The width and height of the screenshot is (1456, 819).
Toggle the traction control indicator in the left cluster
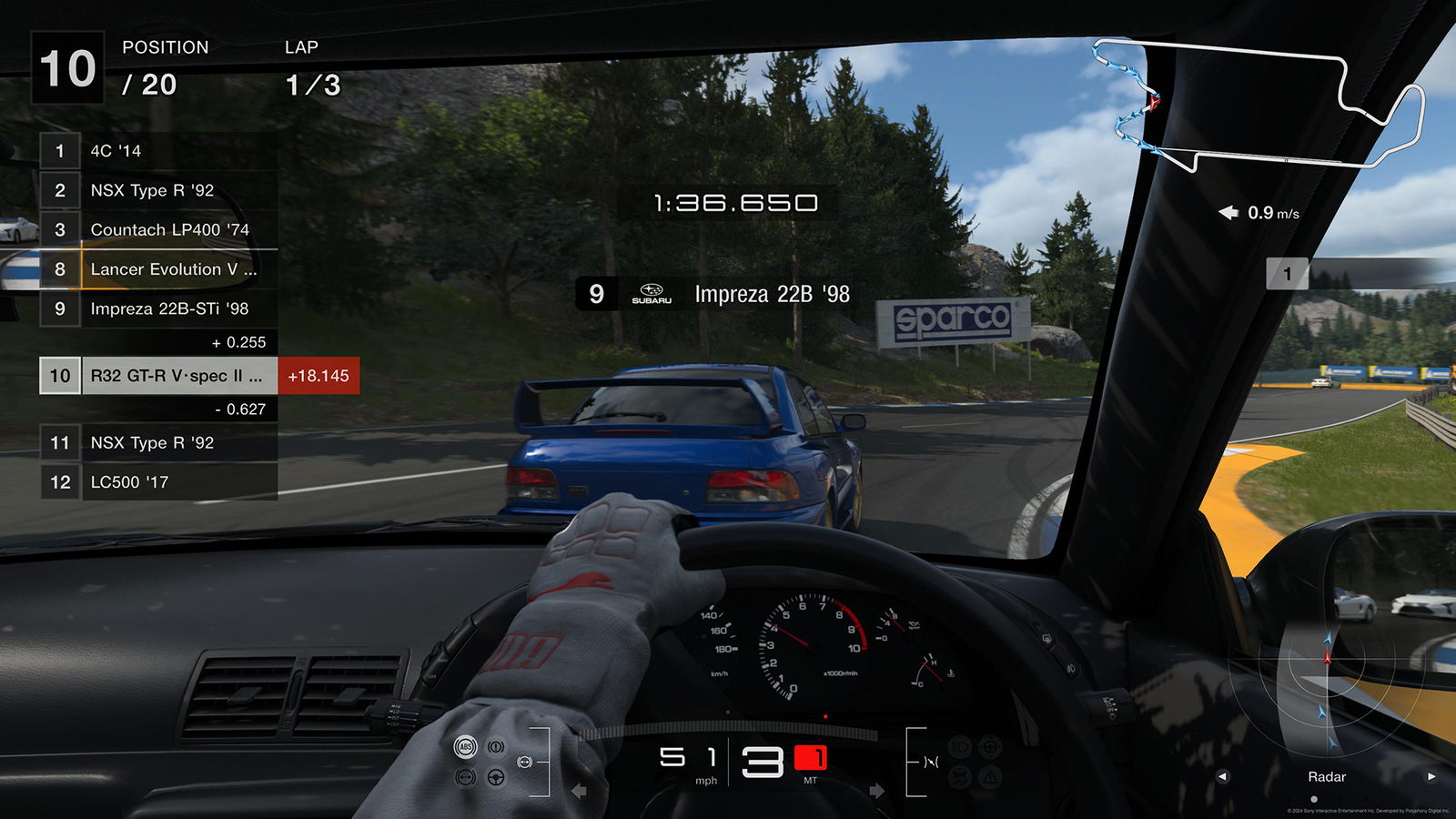tap(464, 779)
